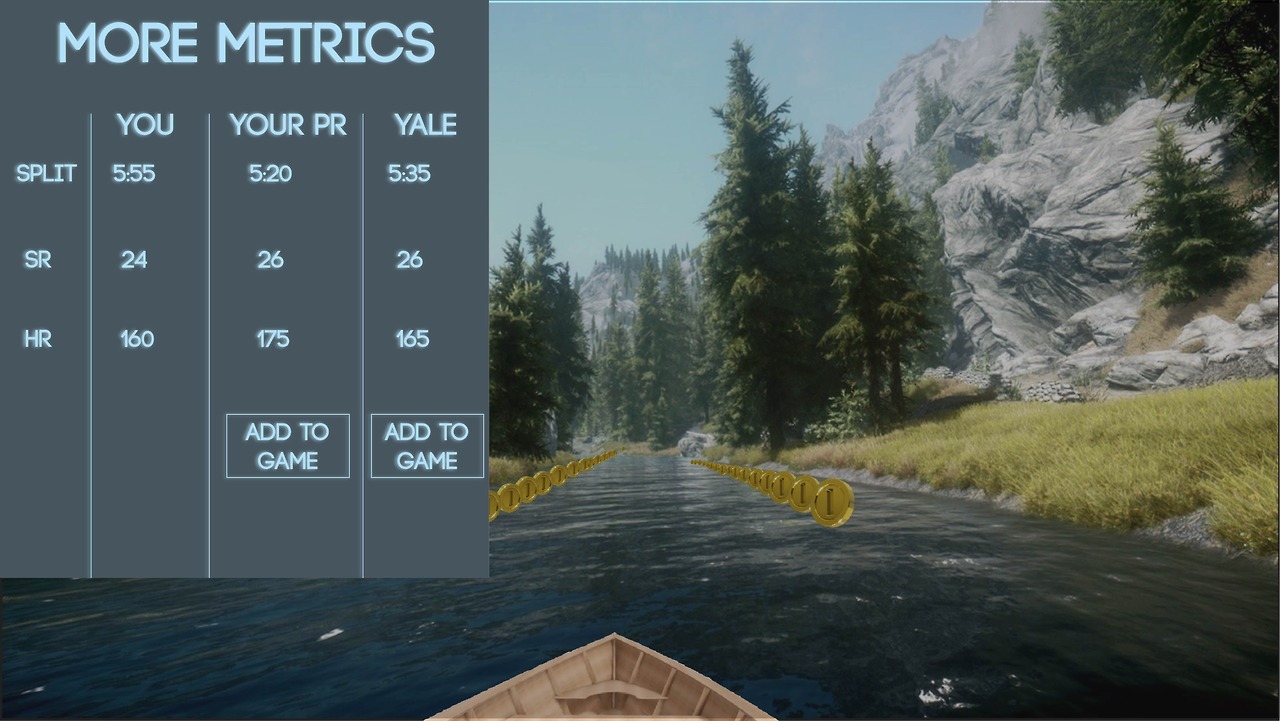Add Yale to the game

(427, 446)
